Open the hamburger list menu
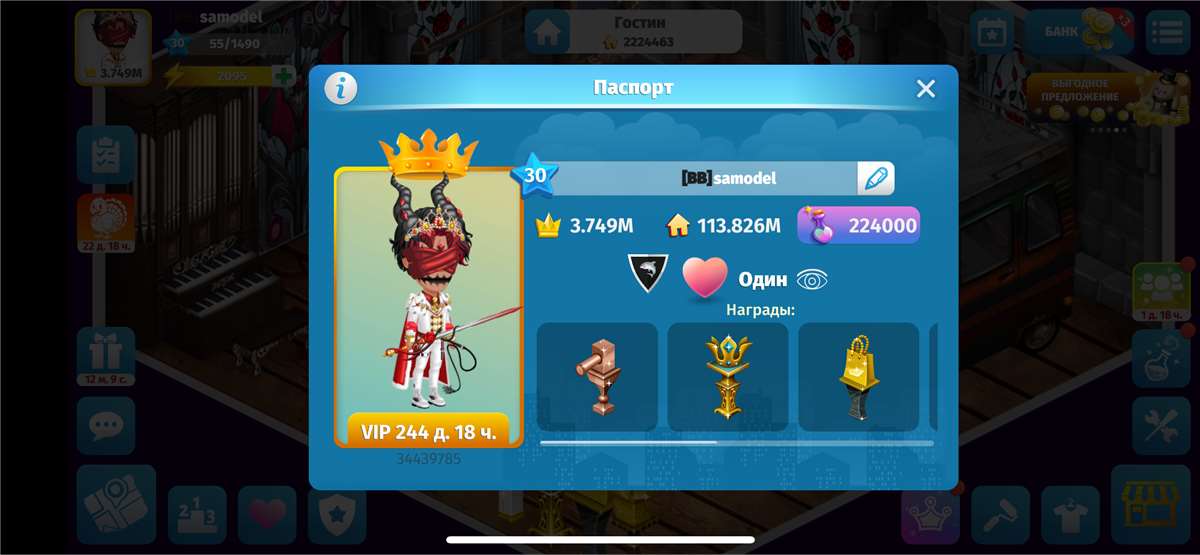 (1166, 32)
